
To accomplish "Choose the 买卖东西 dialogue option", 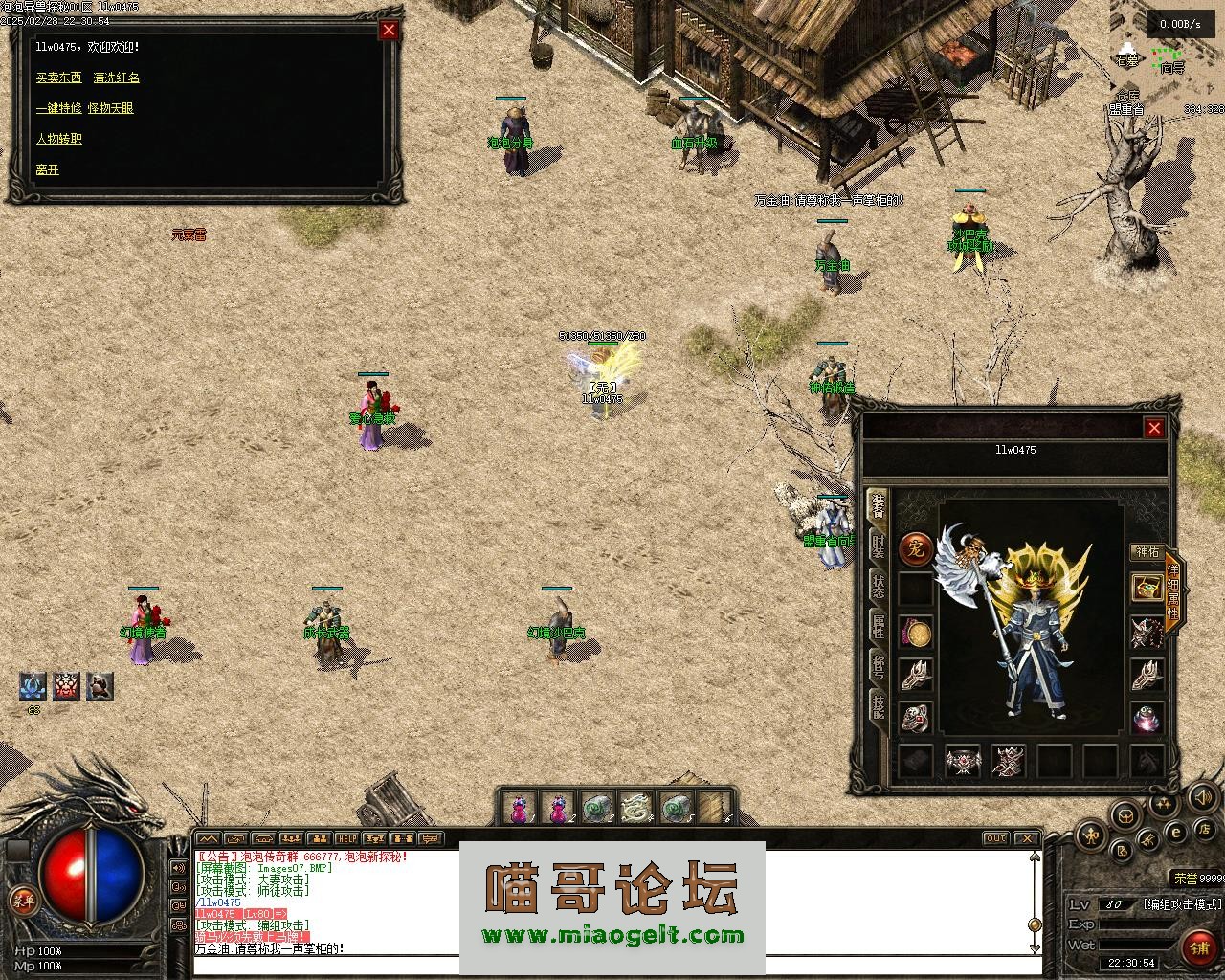I will (59, 78).
